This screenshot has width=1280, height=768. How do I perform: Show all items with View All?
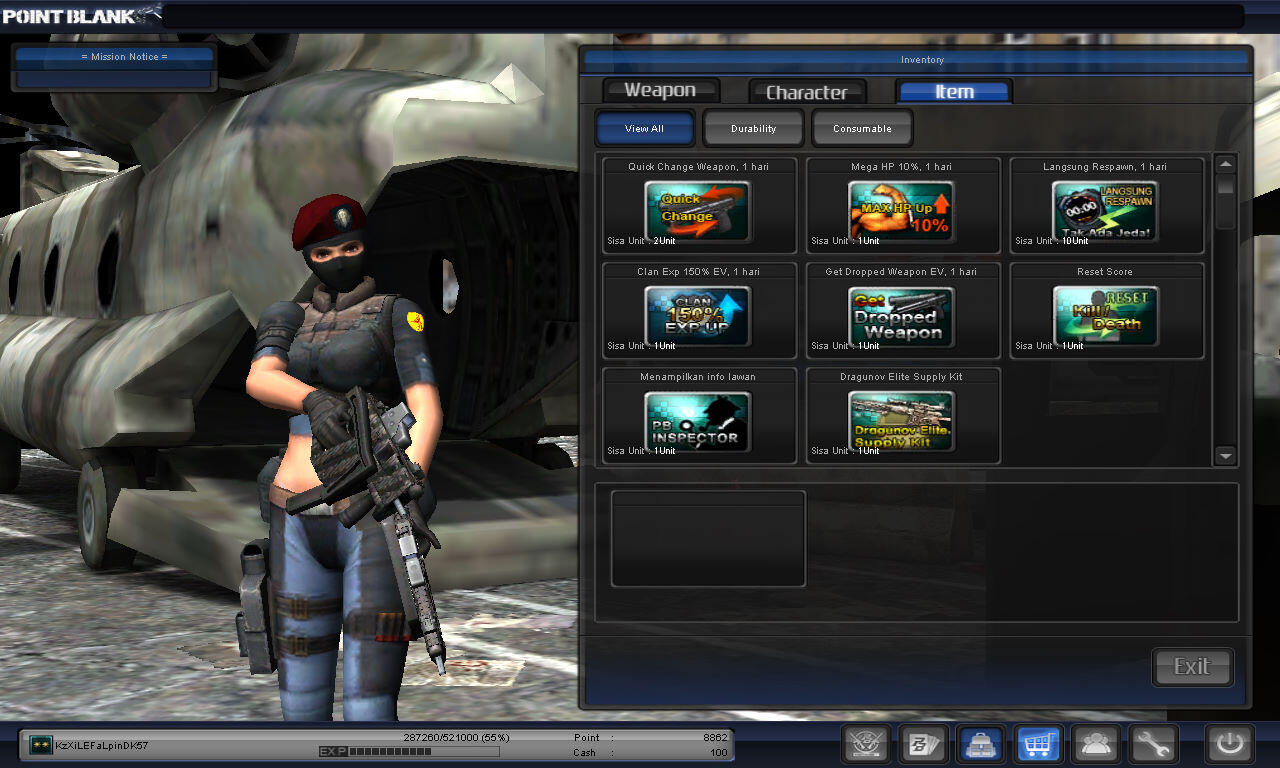click(x=644, y=129)
